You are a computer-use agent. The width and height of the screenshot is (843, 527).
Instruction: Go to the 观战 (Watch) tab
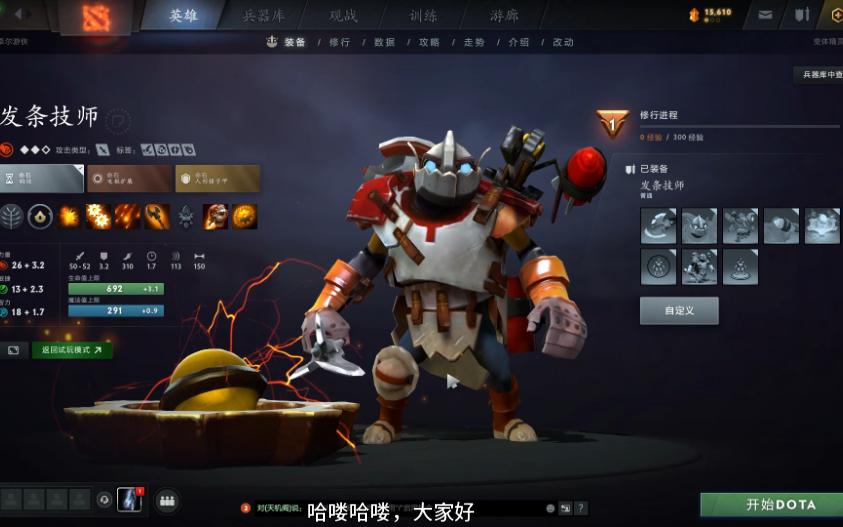[x=344, y=15]
